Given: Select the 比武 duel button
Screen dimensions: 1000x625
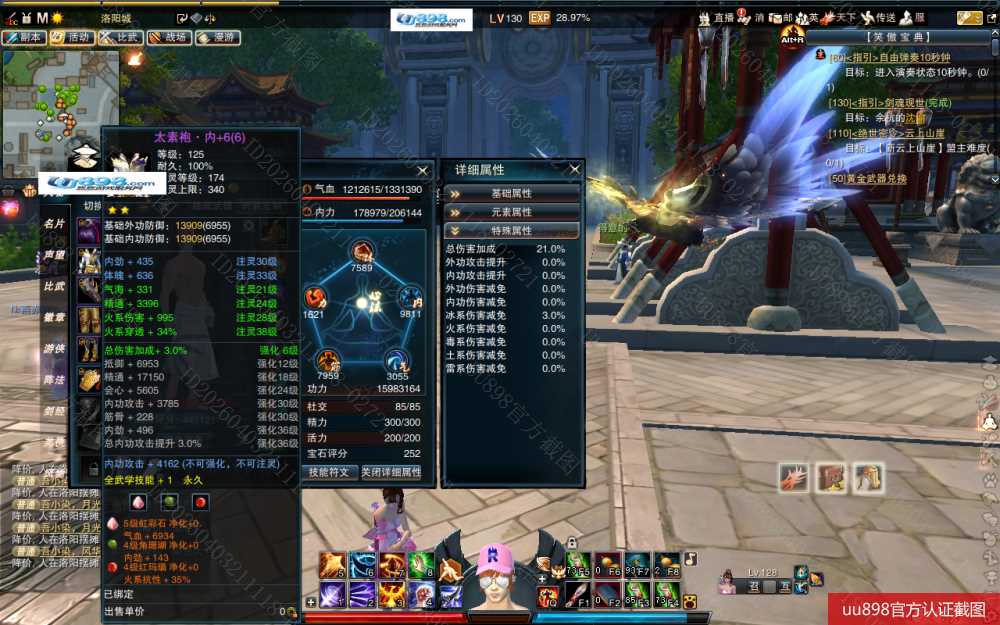Looking at the screenshot, I should coord(121,37).
